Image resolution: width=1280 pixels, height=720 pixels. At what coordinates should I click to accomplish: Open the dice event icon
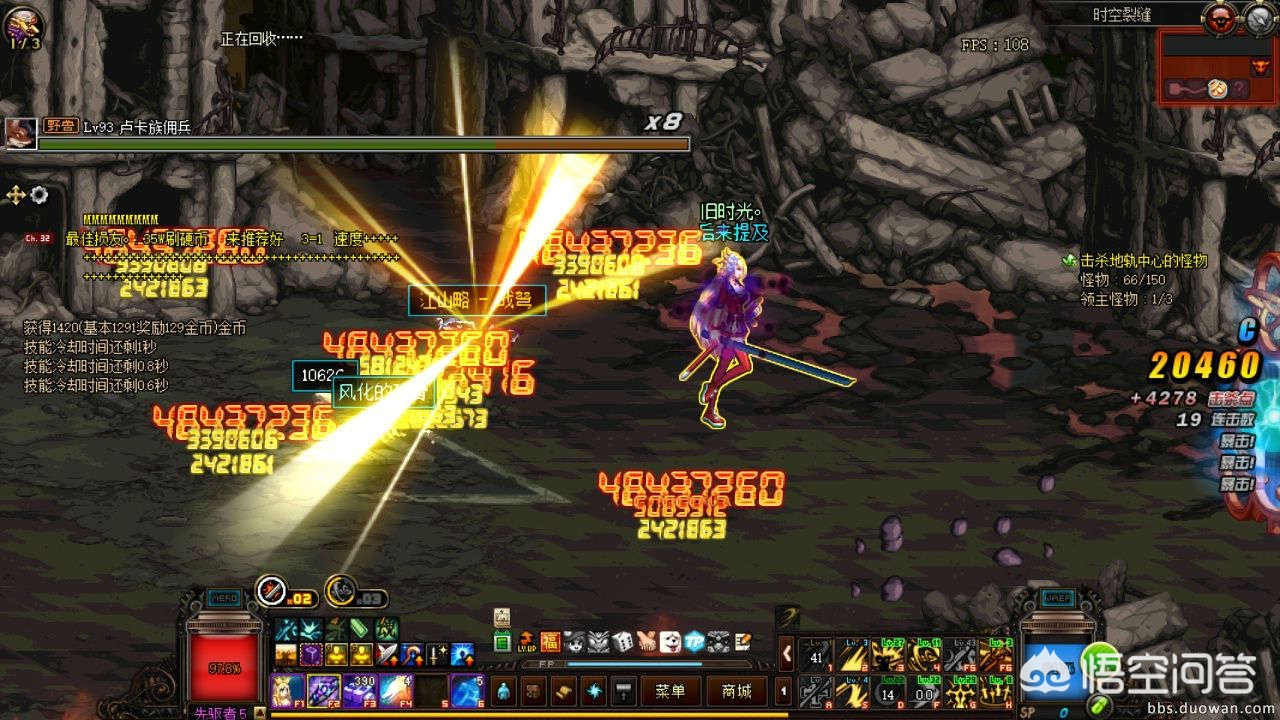(x=622, y=641)
